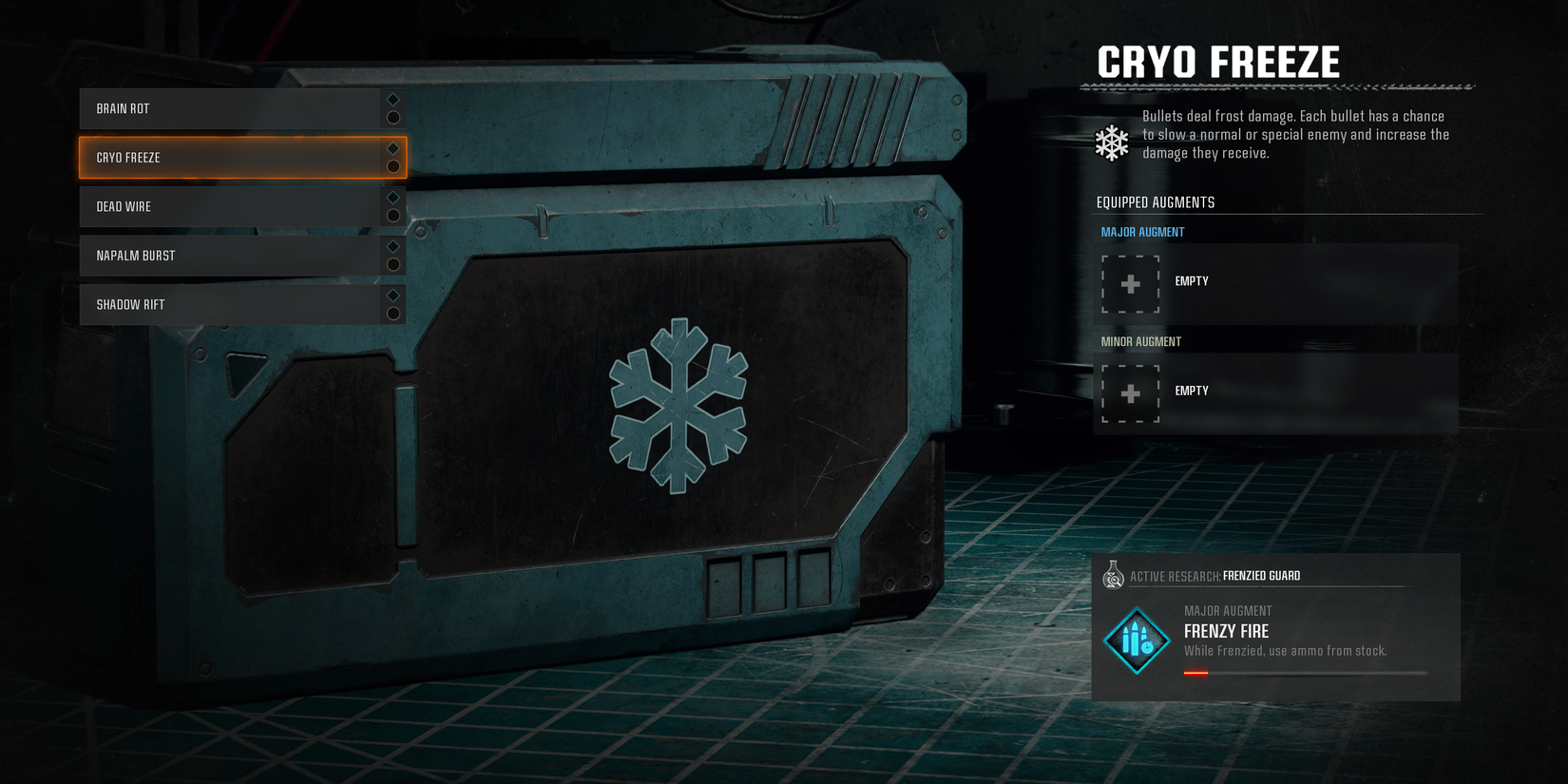Click the plus icon in the Major Augment slot
The image size is (1568, 784).
[1129, 285]
